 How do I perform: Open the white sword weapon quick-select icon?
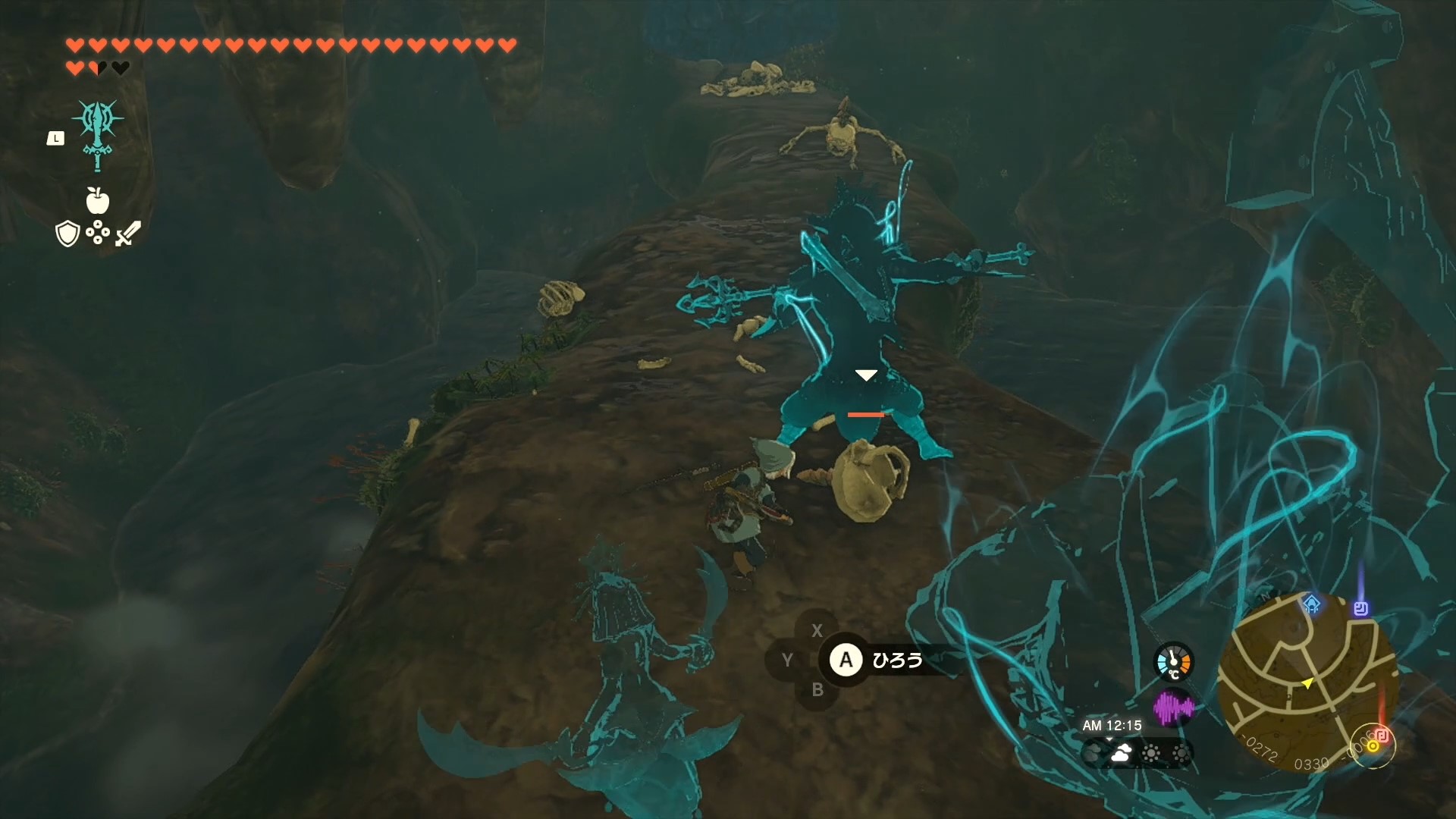click(x=127, y=234)
